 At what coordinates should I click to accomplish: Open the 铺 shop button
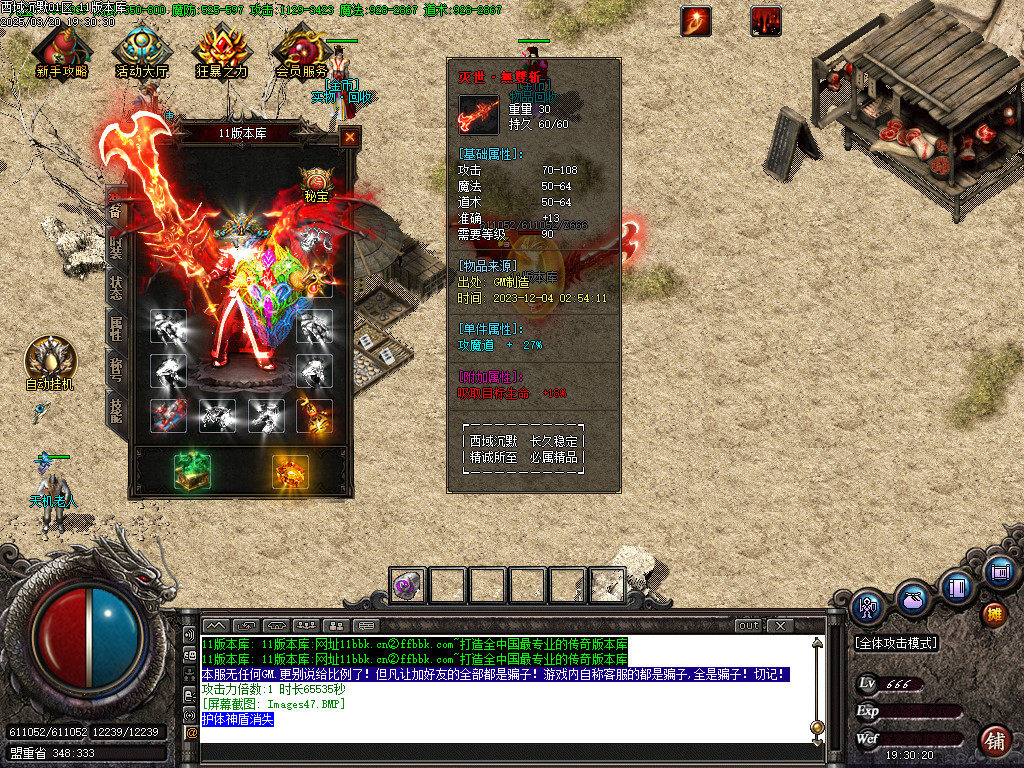point(995,741)
